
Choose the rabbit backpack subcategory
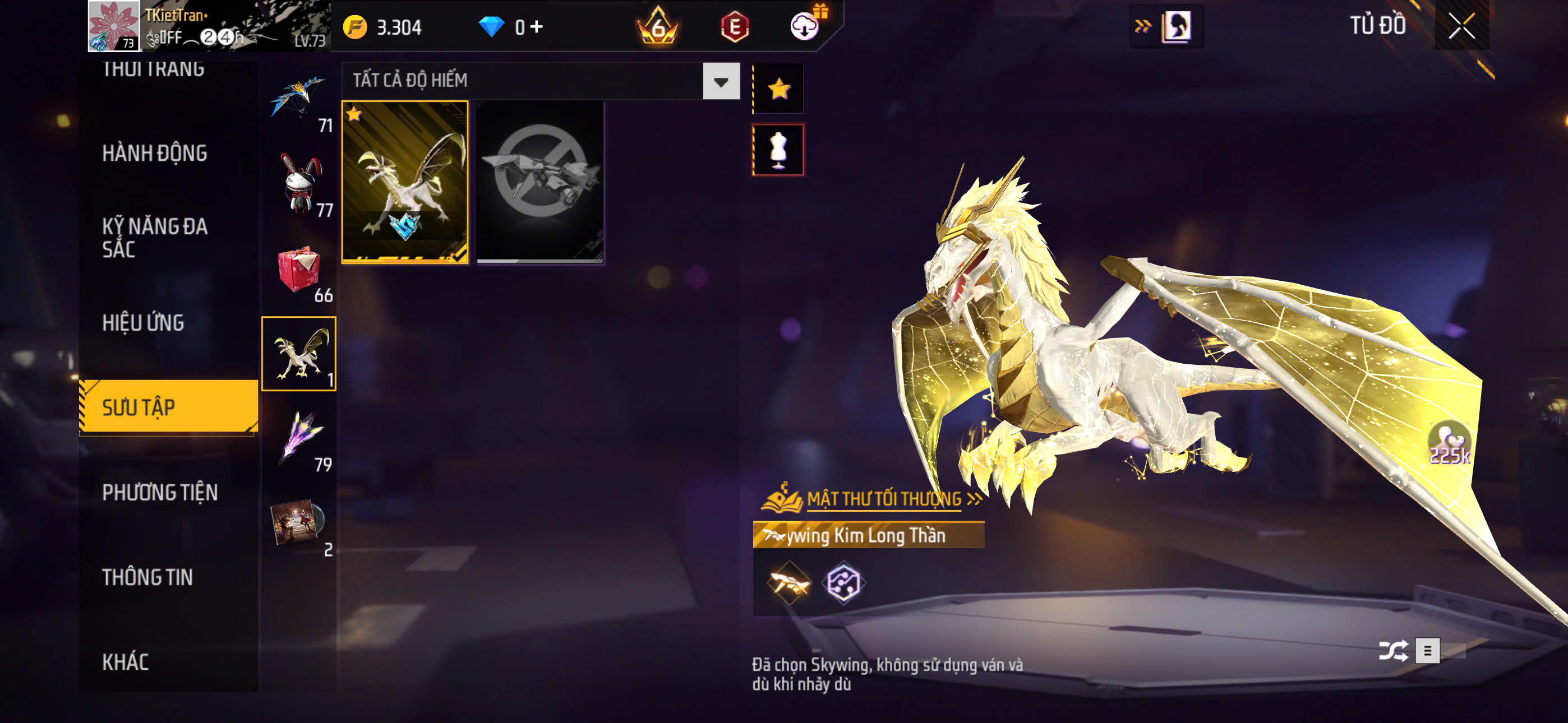pos(299,184)
